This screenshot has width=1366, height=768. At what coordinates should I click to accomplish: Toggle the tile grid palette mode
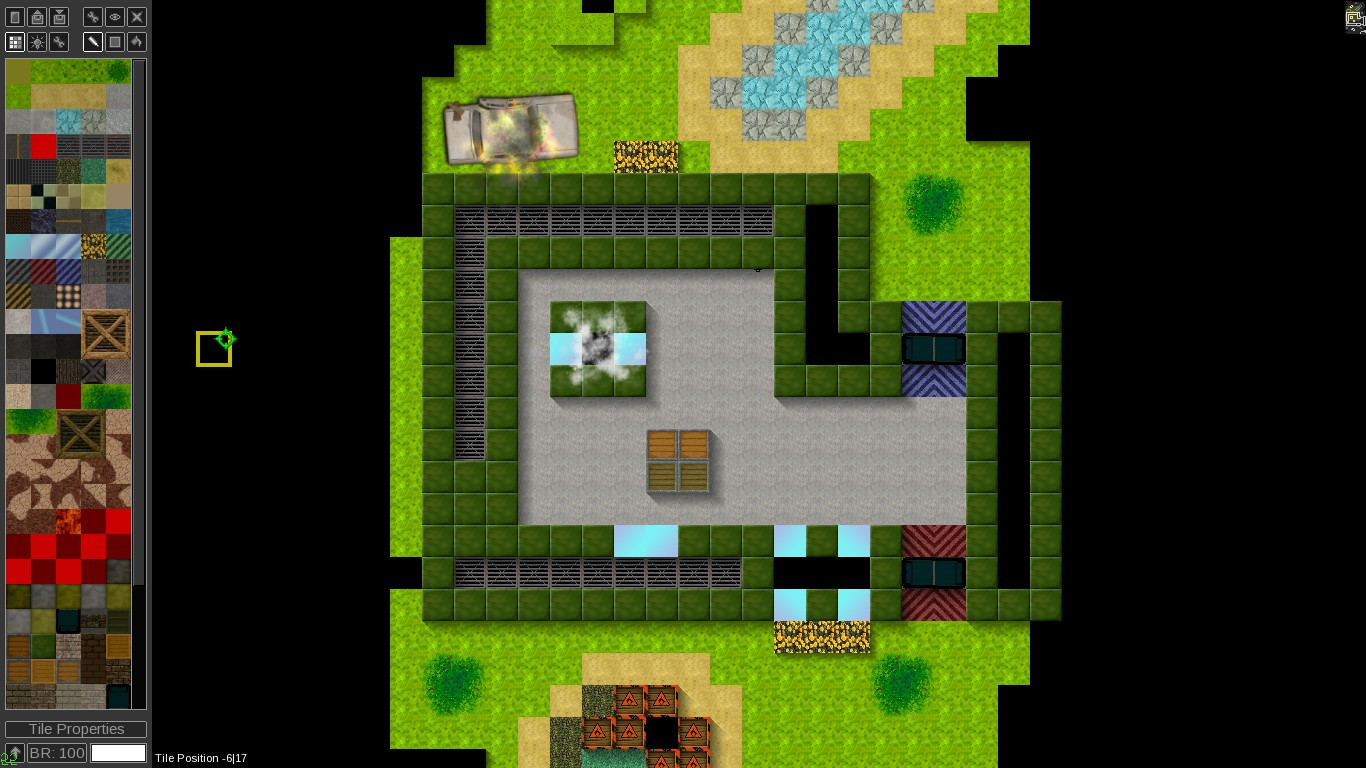[x=14, y=41]
